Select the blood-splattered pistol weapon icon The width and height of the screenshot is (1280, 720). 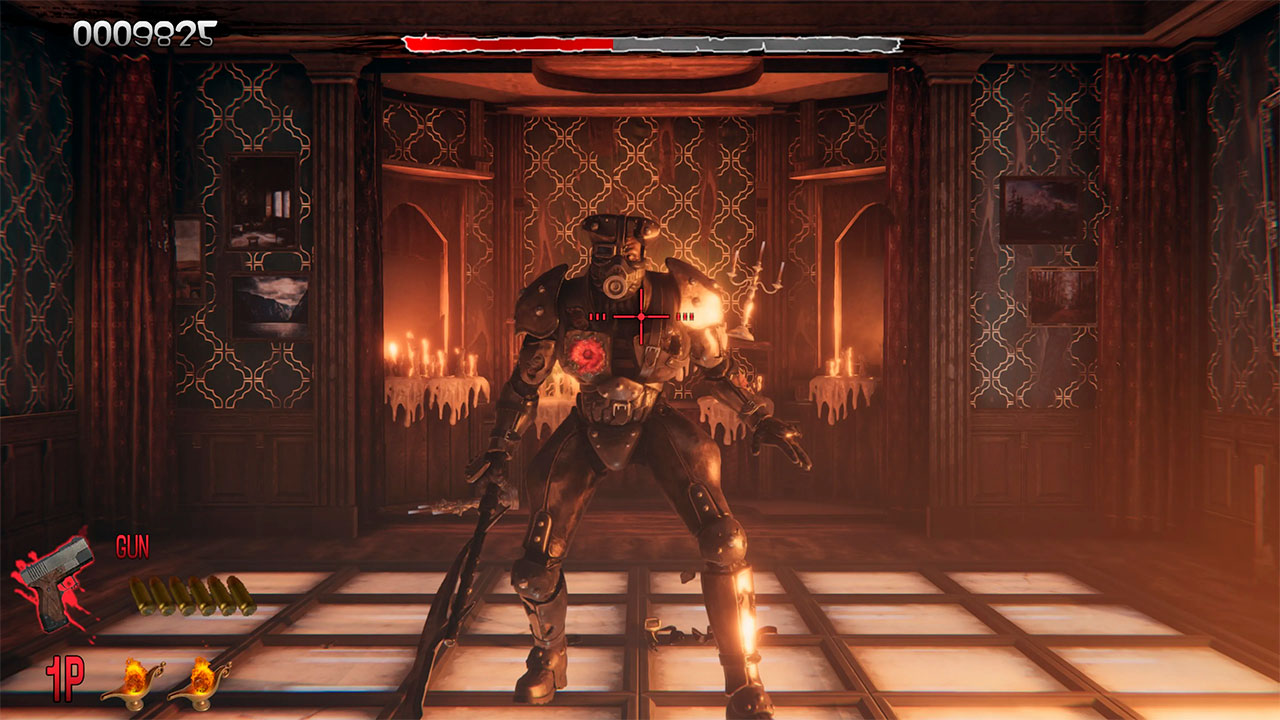click(x=55, y=580)
